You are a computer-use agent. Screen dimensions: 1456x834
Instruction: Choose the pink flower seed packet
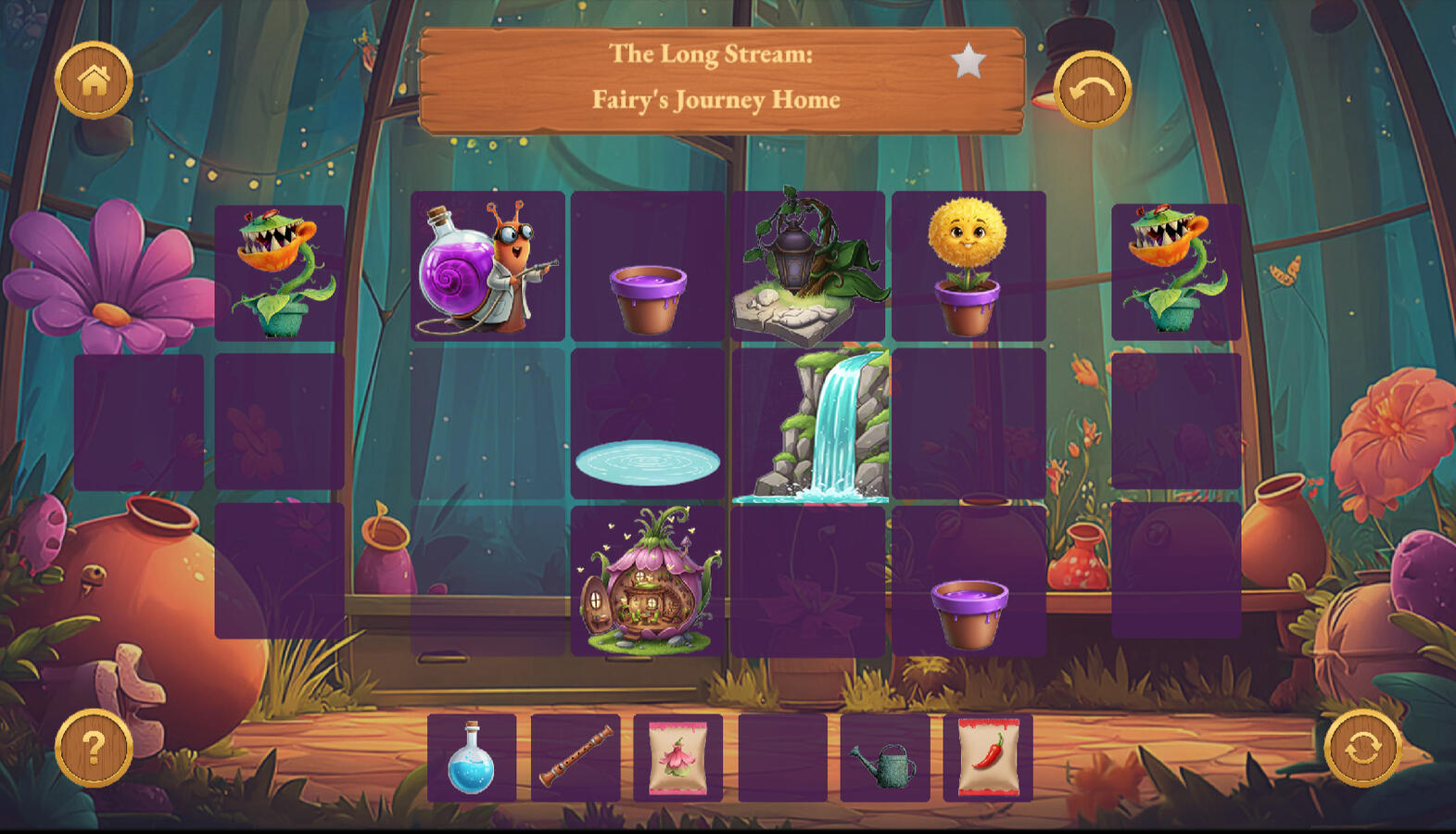[678, 758]
